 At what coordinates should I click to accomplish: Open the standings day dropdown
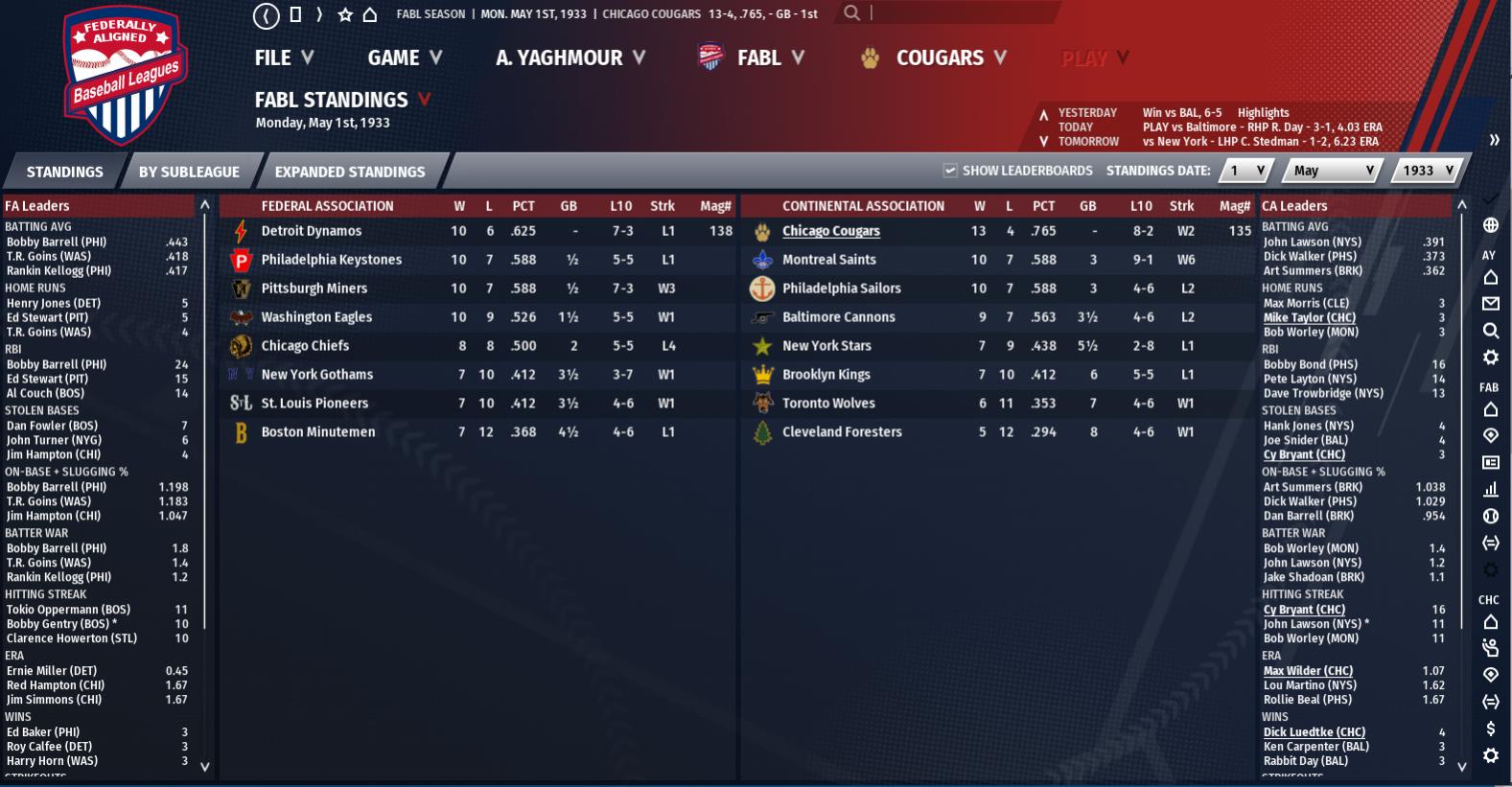point(1247,171)
